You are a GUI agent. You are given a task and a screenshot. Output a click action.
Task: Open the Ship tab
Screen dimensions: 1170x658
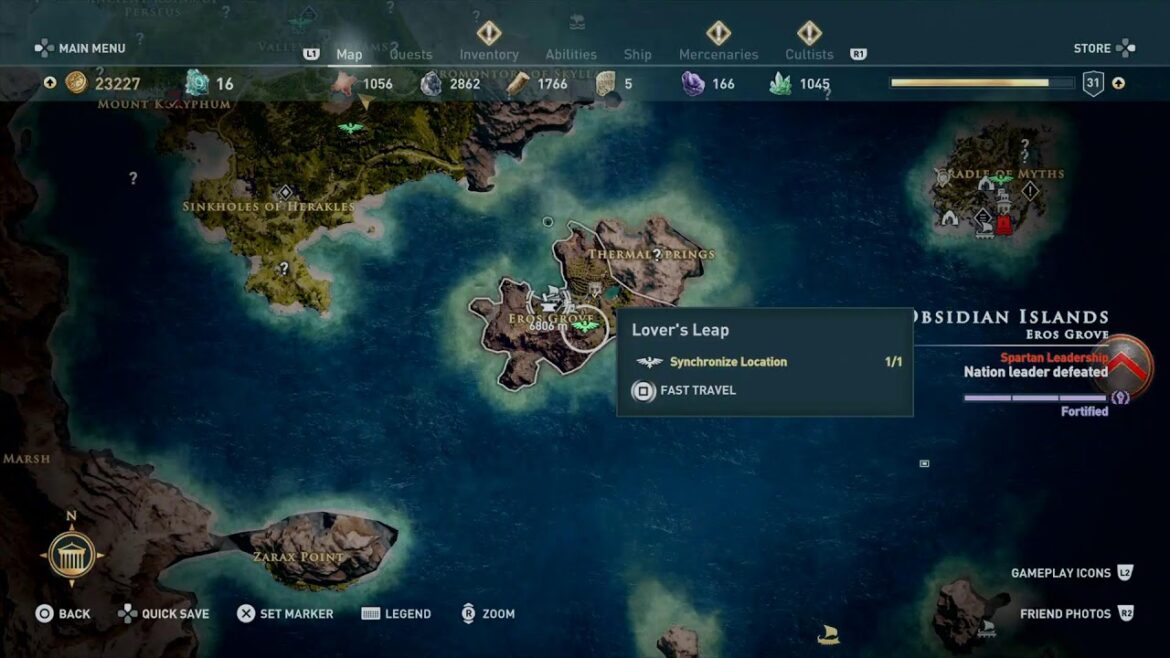click(x=637, y=55)
